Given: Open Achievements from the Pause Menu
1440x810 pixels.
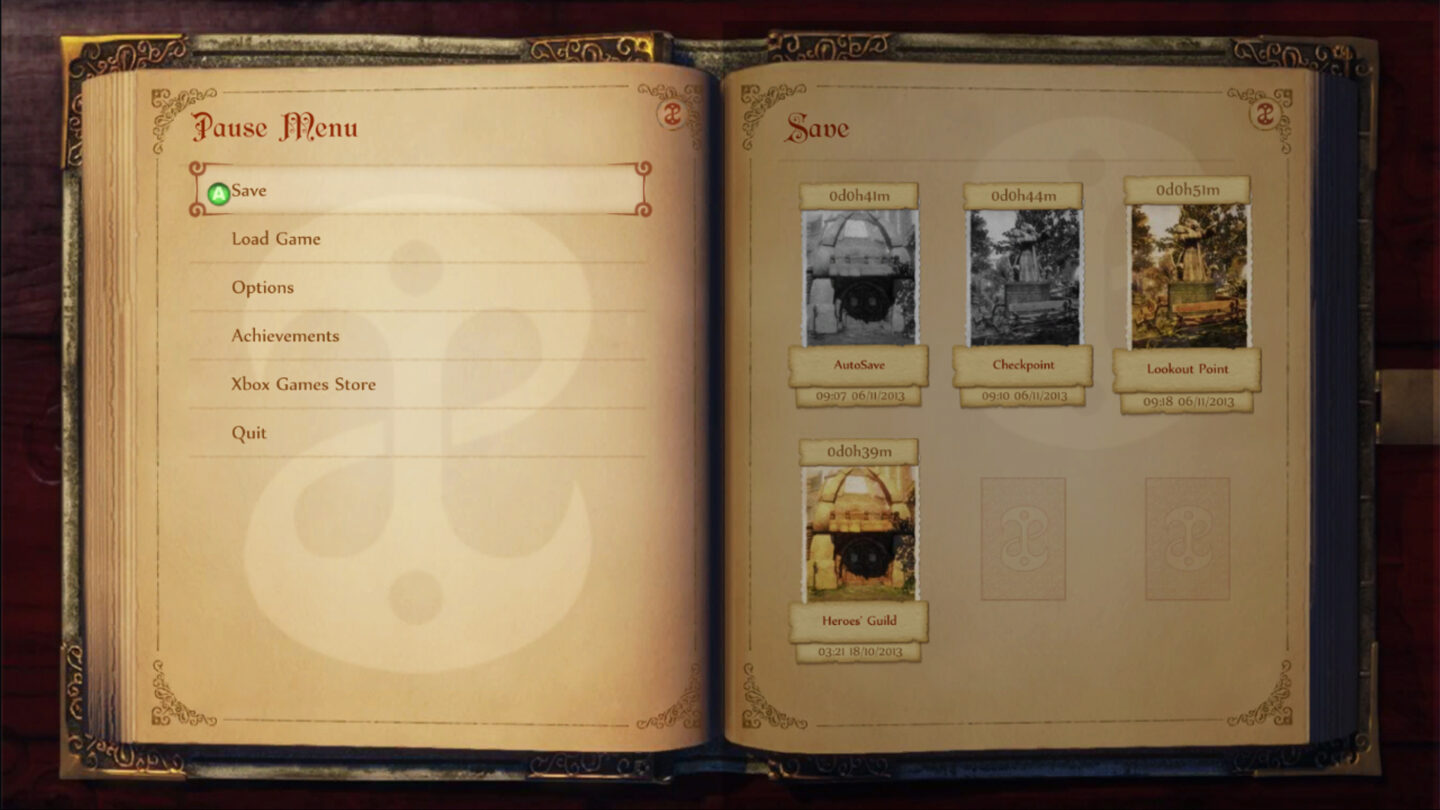Looking at the screenshot, I should [x=286, y=336].
